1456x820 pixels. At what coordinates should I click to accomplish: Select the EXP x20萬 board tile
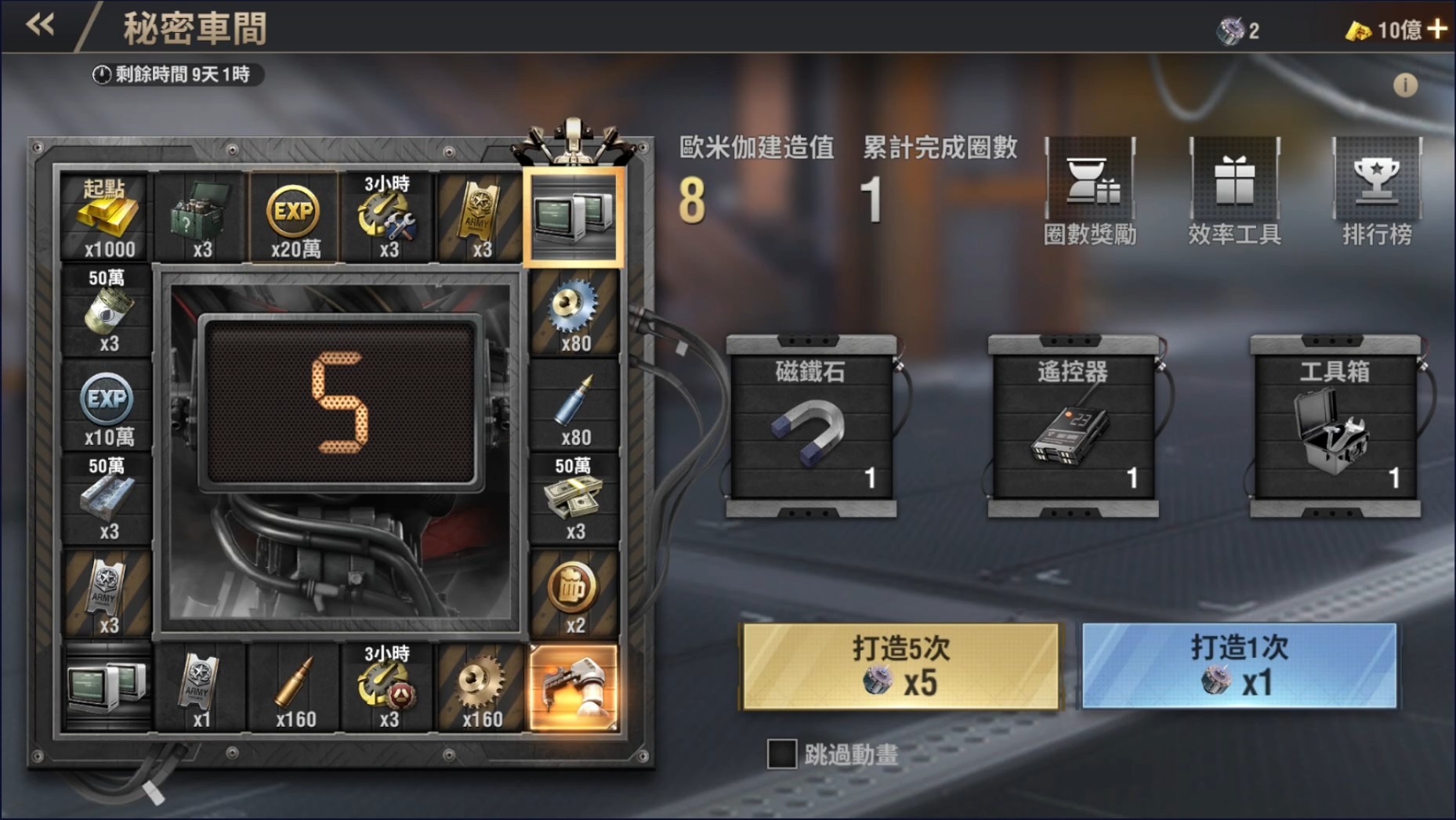(293, 217)
